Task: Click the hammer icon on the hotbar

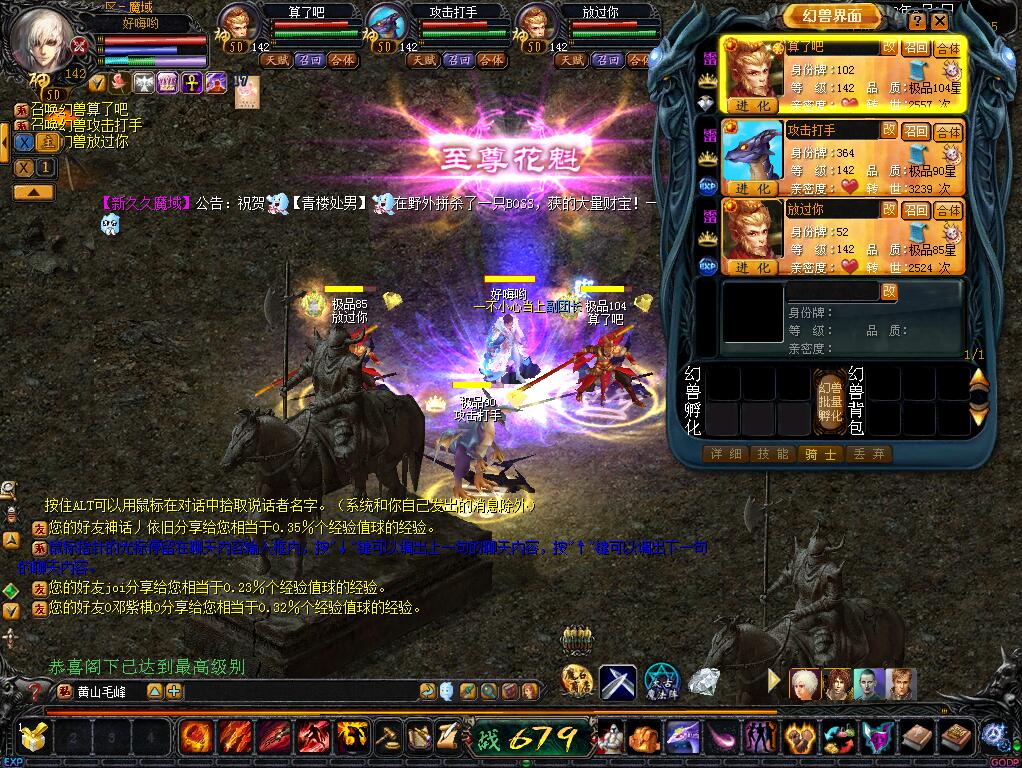Action: pyautogui.click(x=389, y=738)
